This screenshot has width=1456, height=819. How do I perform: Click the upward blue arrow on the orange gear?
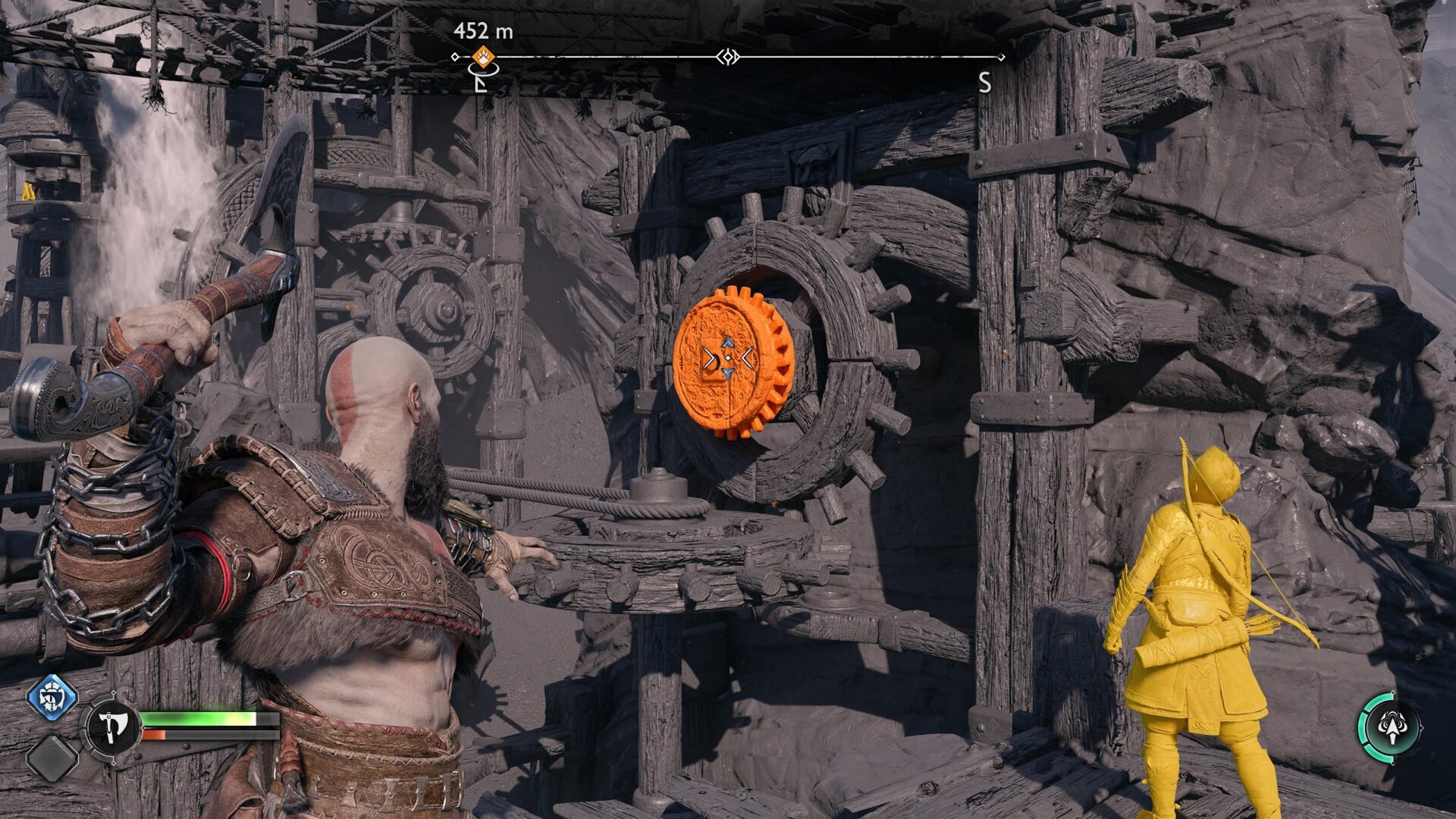coord(729,341)
